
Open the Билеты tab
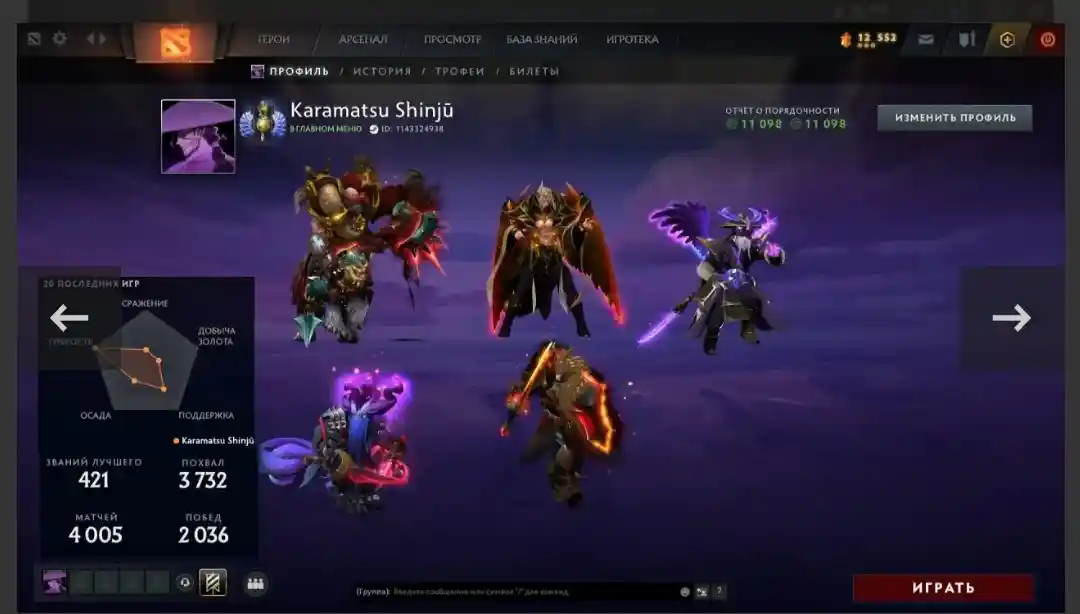click(534, 72)
